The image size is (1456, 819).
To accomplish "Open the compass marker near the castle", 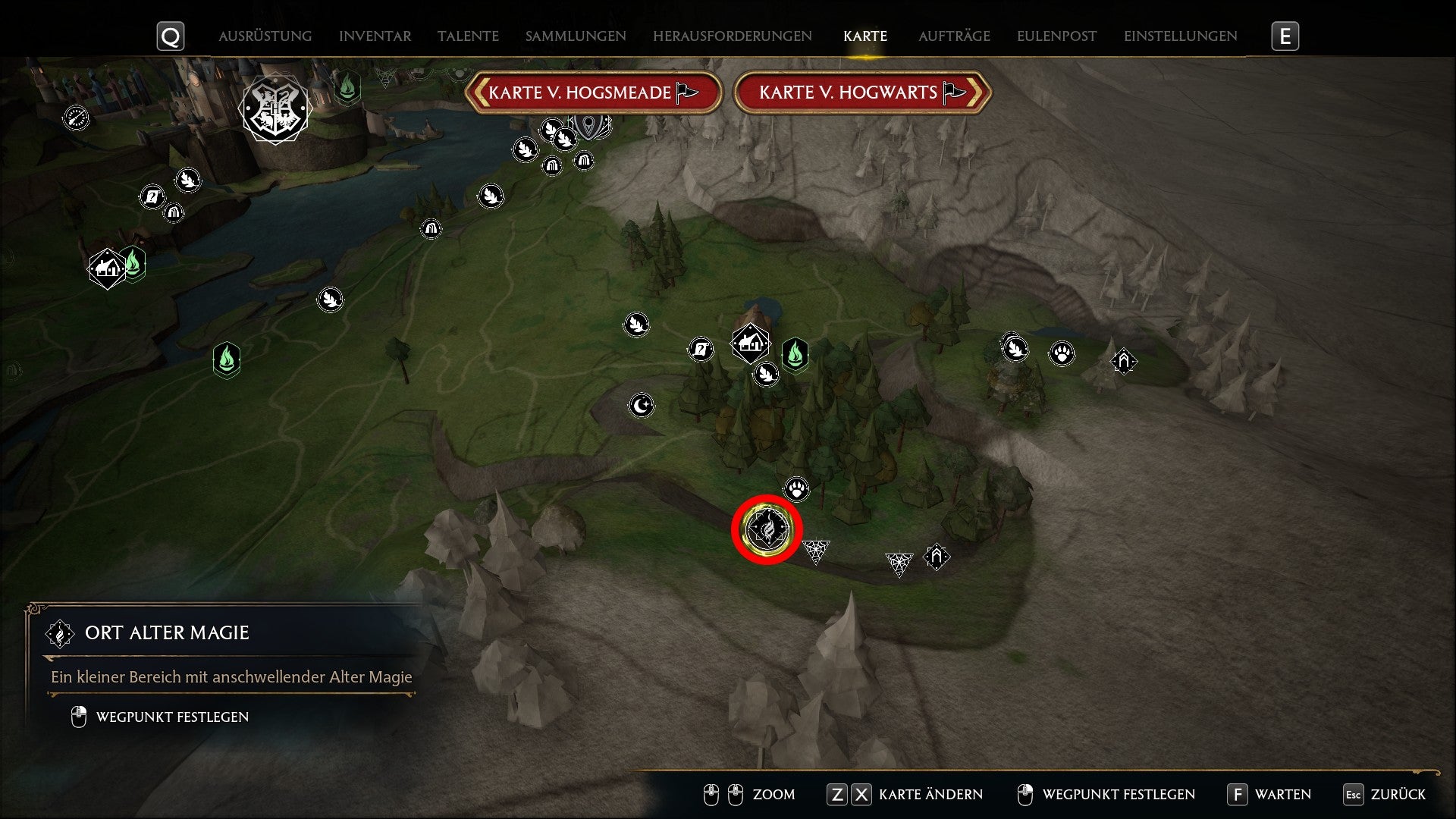I will coord(74,118).
